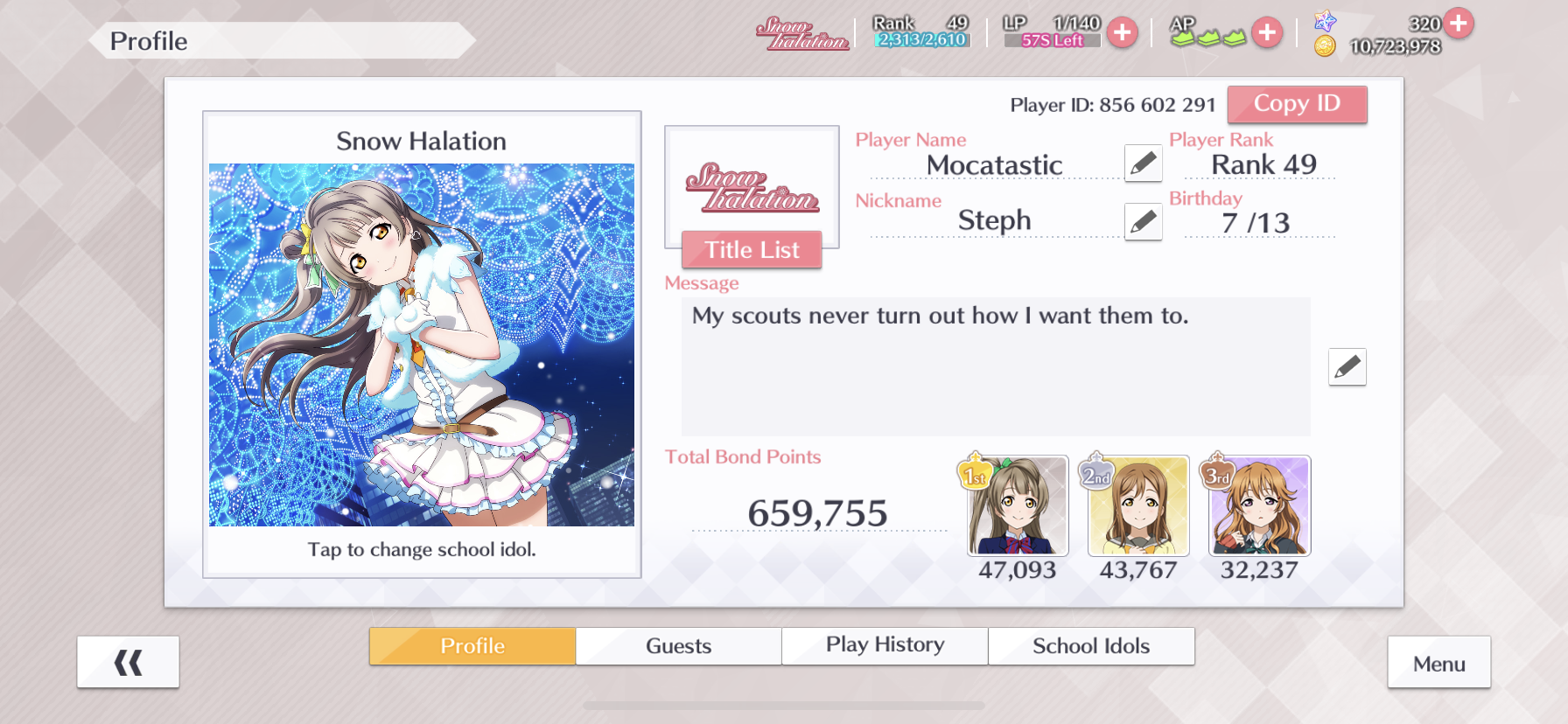Copy the player ID

[1297, 104]
